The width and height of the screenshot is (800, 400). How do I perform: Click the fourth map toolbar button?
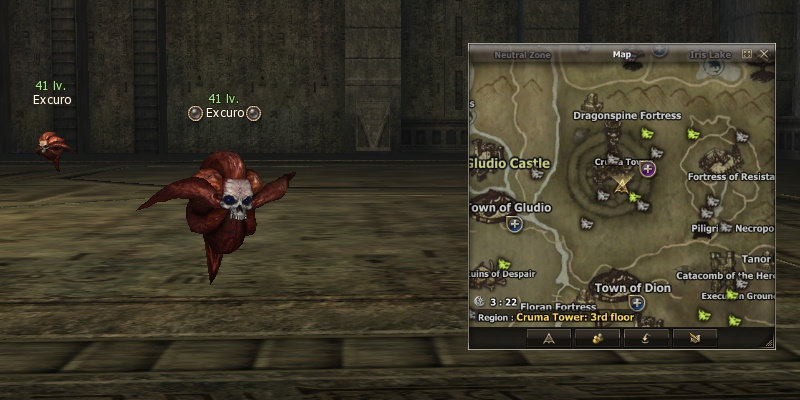[695, 339]
